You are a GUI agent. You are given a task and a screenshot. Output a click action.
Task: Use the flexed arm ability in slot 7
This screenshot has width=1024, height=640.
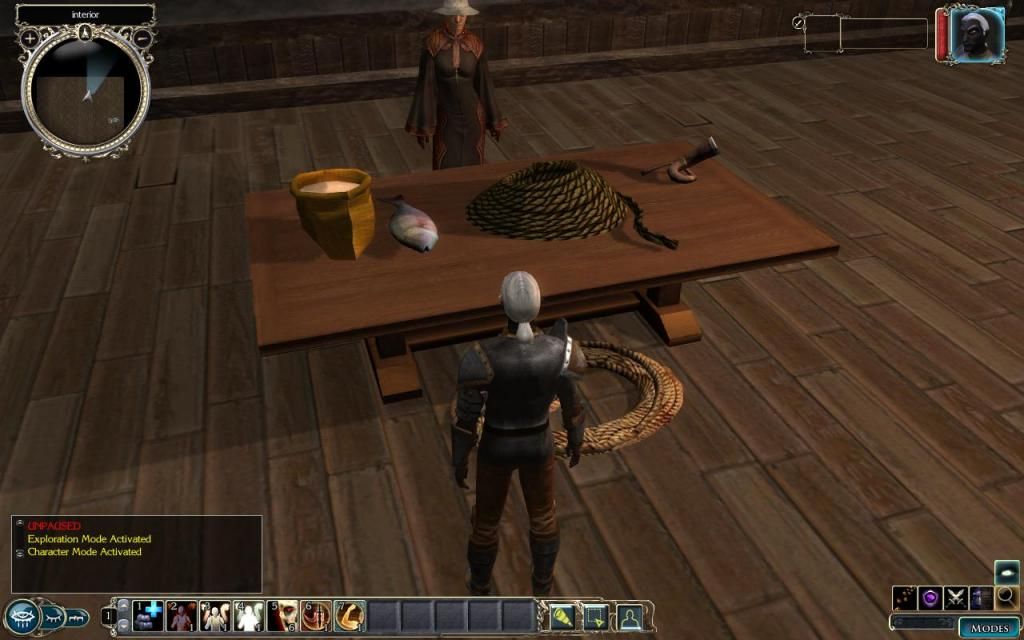[x=350, y=616]
